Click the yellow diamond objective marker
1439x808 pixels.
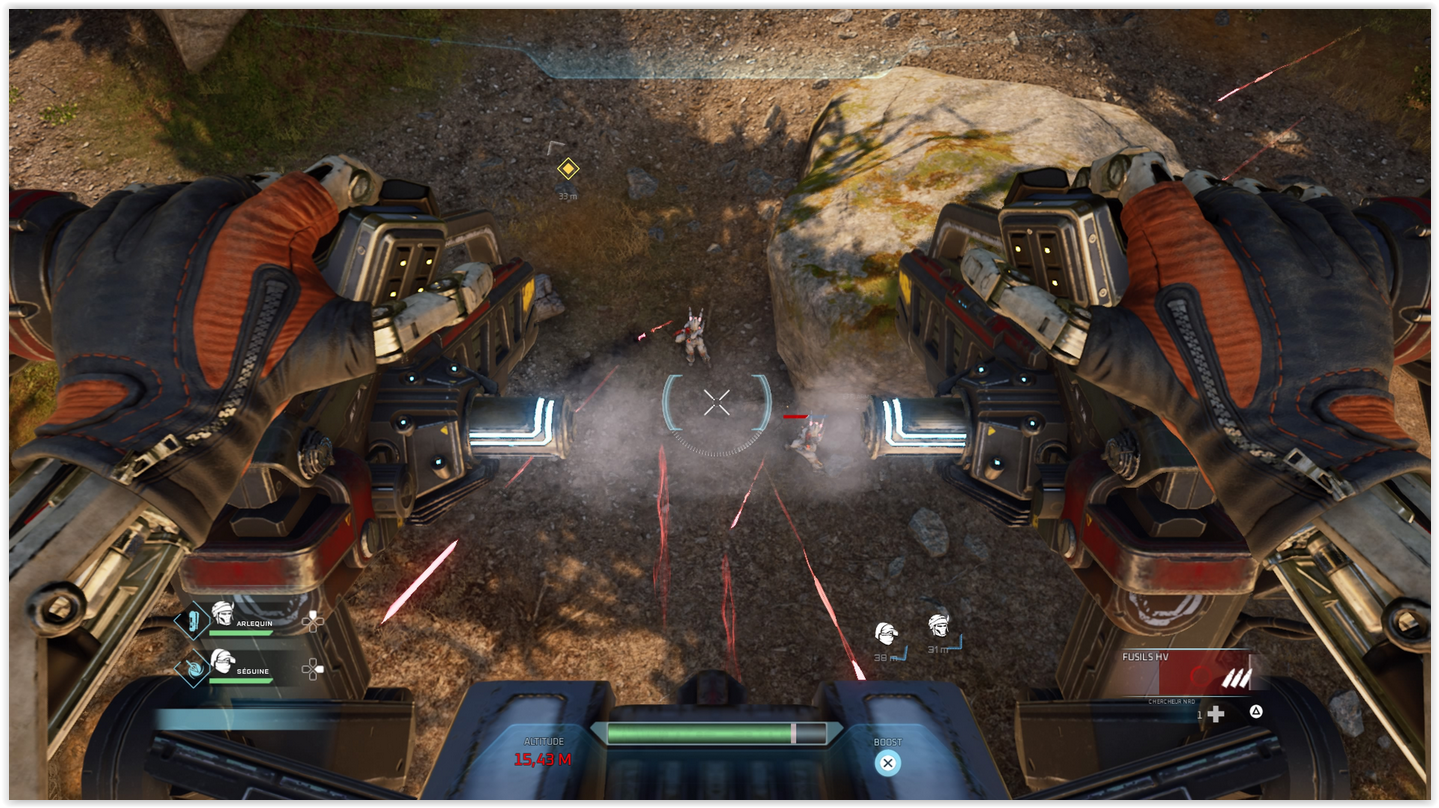click(x=568, y=168)
